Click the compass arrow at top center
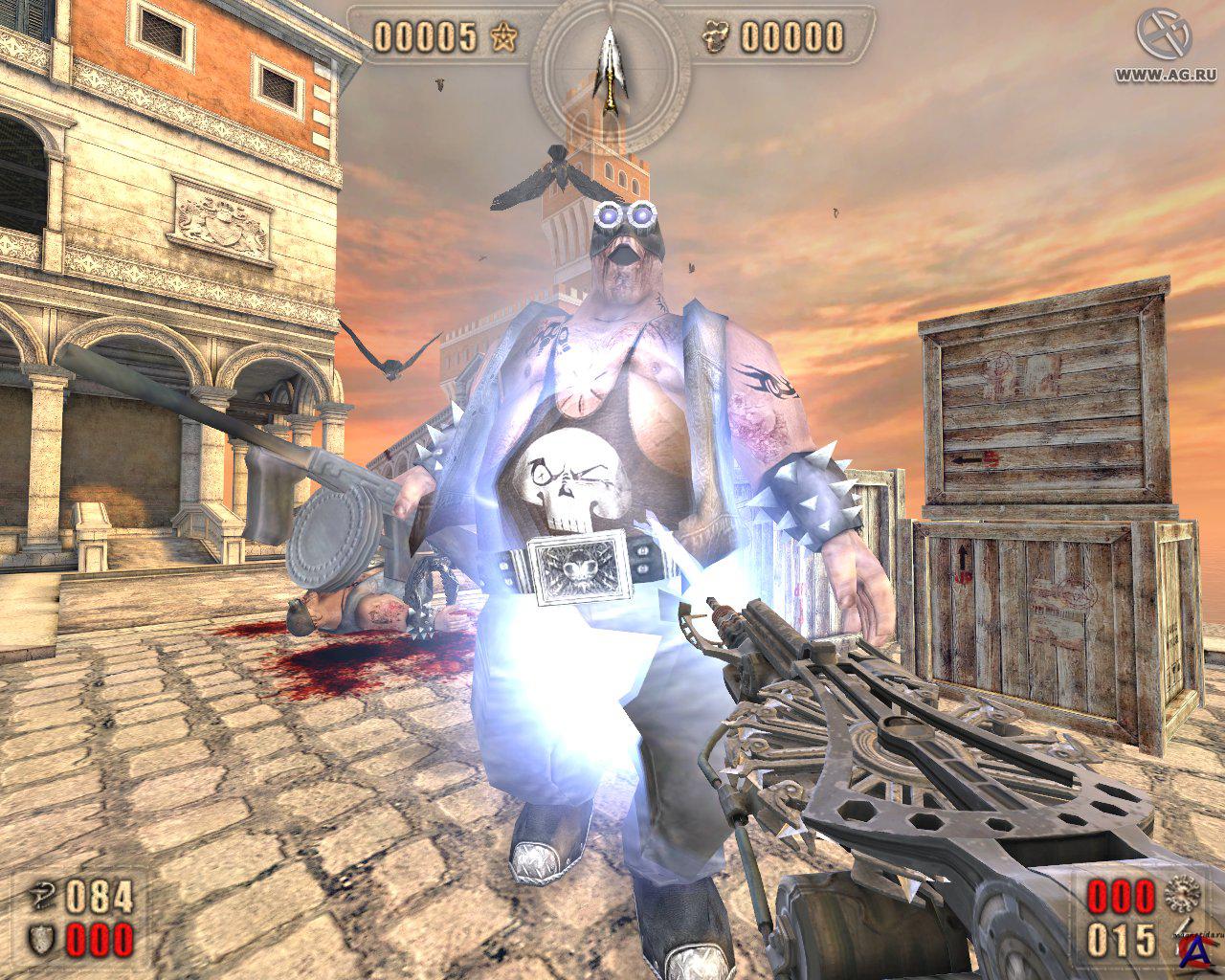 [607, 61]
